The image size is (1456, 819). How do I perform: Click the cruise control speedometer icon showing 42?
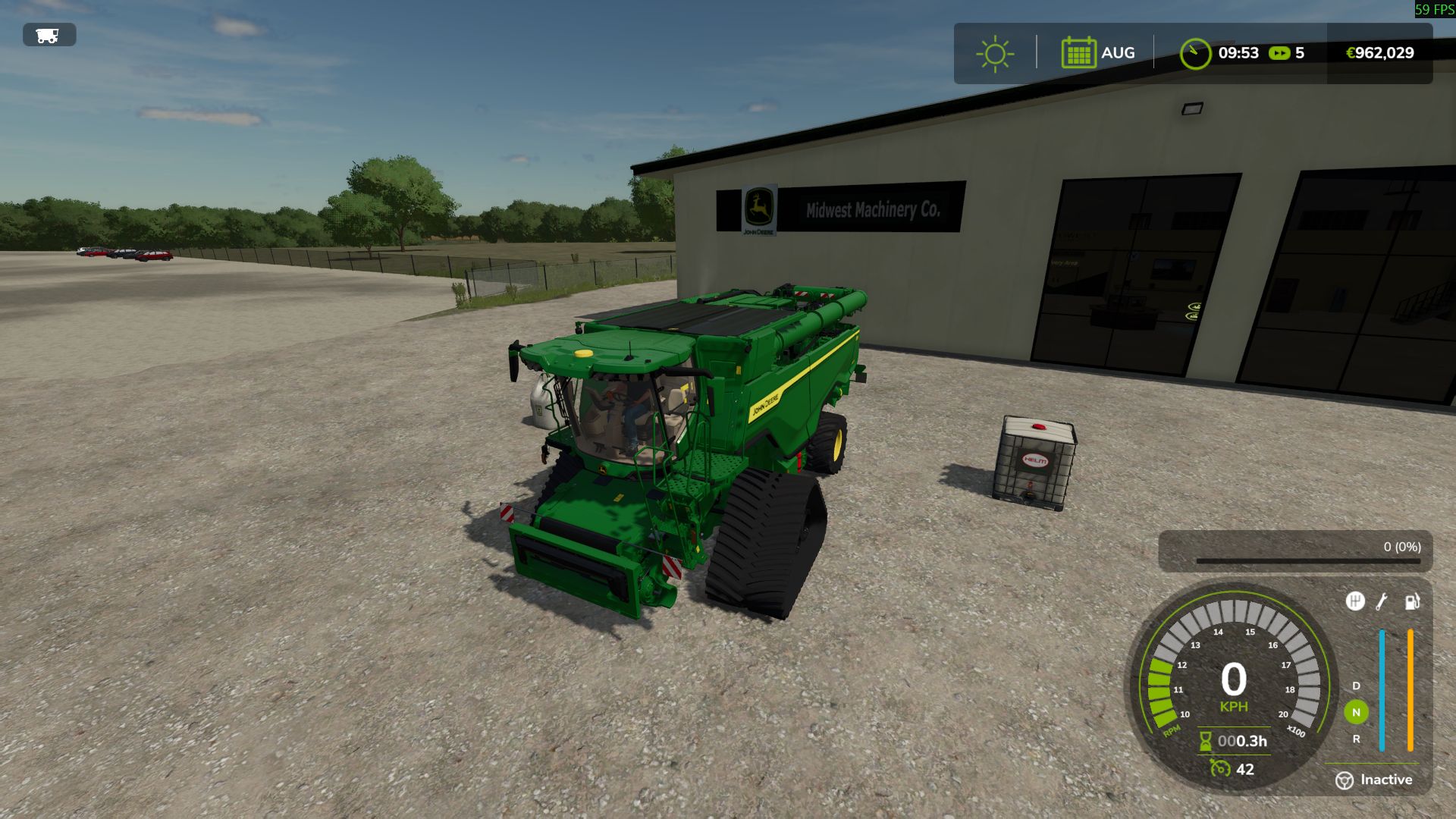coord(1221,768)
